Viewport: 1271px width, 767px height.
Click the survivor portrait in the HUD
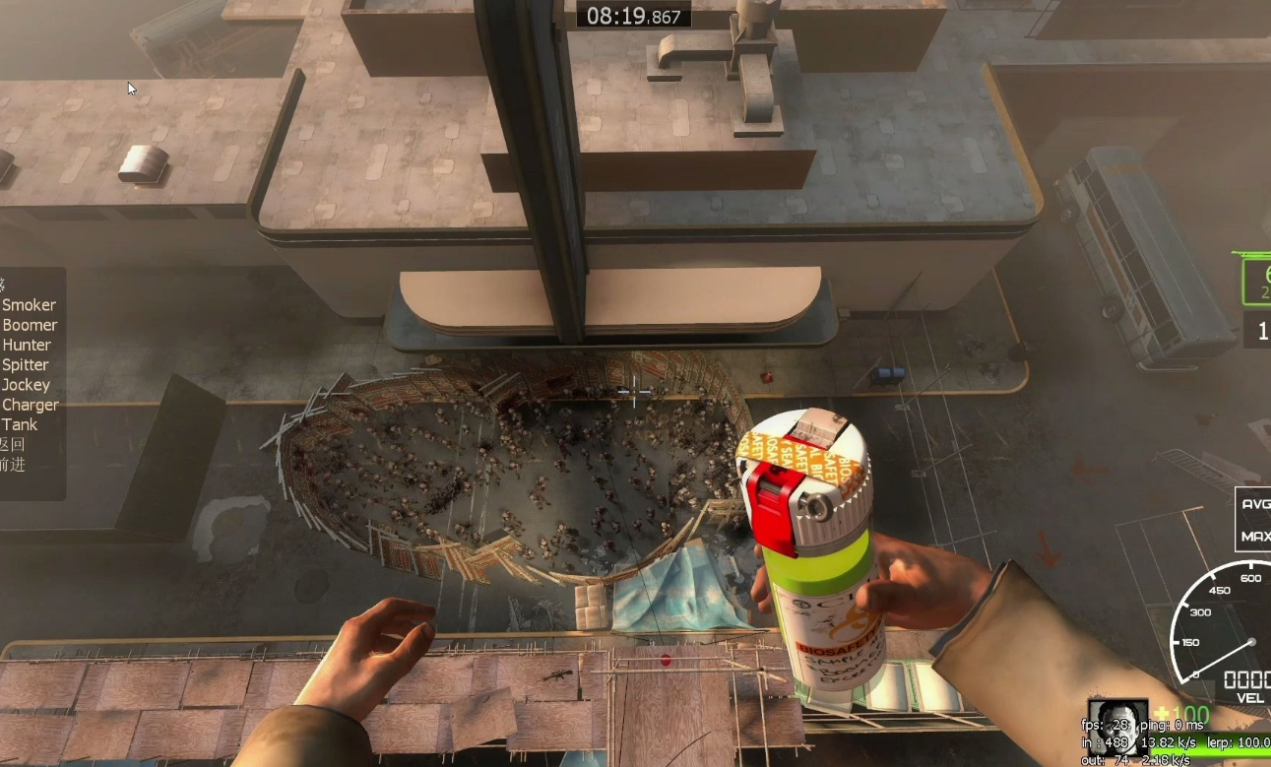pos(1117,725)
